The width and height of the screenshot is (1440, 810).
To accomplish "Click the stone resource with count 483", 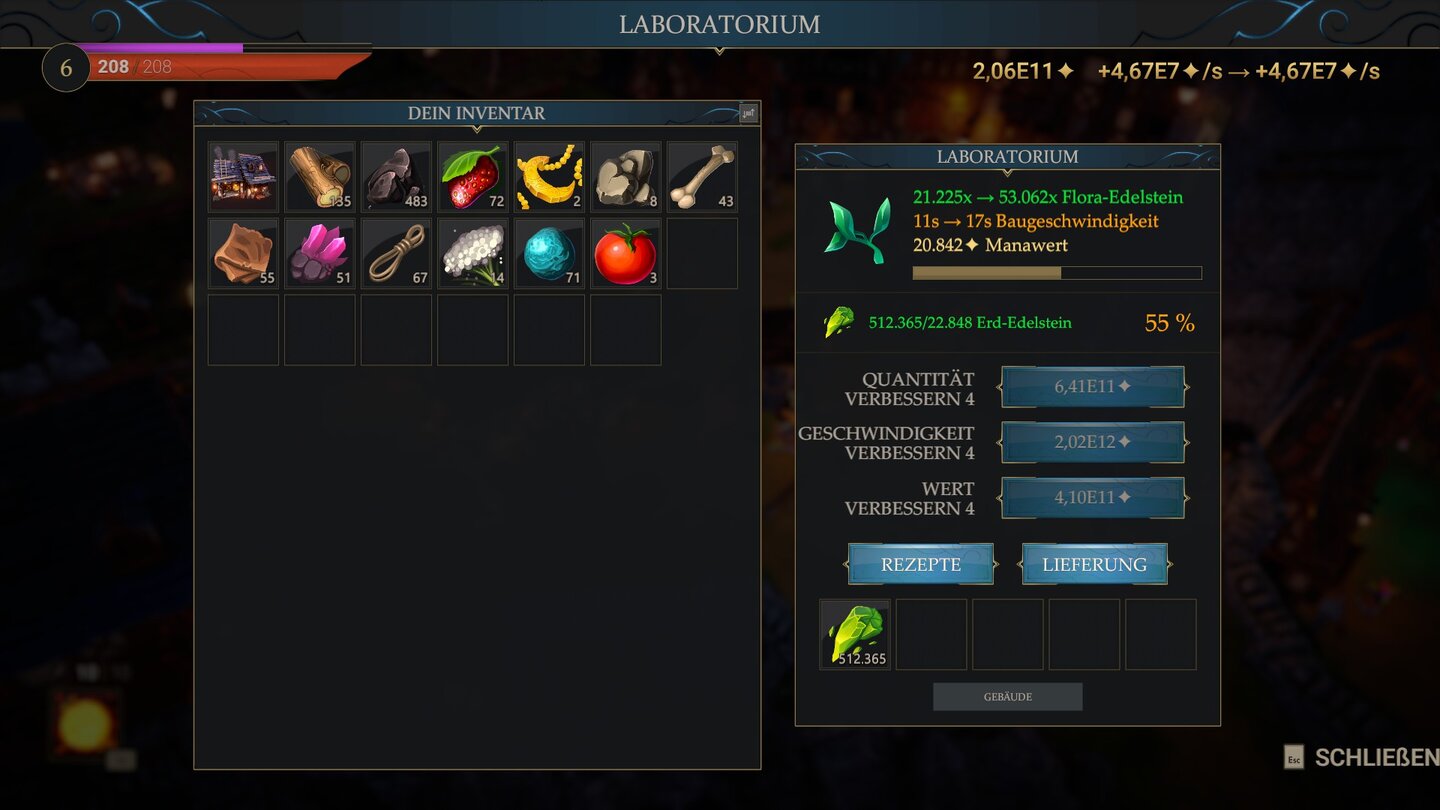I will pos(395,176).
